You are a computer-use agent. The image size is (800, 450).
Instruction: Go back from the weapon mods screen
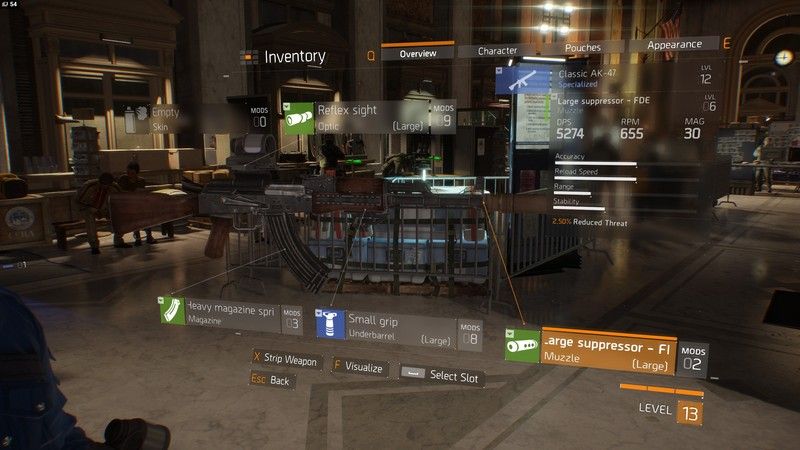tap(271, 381)
